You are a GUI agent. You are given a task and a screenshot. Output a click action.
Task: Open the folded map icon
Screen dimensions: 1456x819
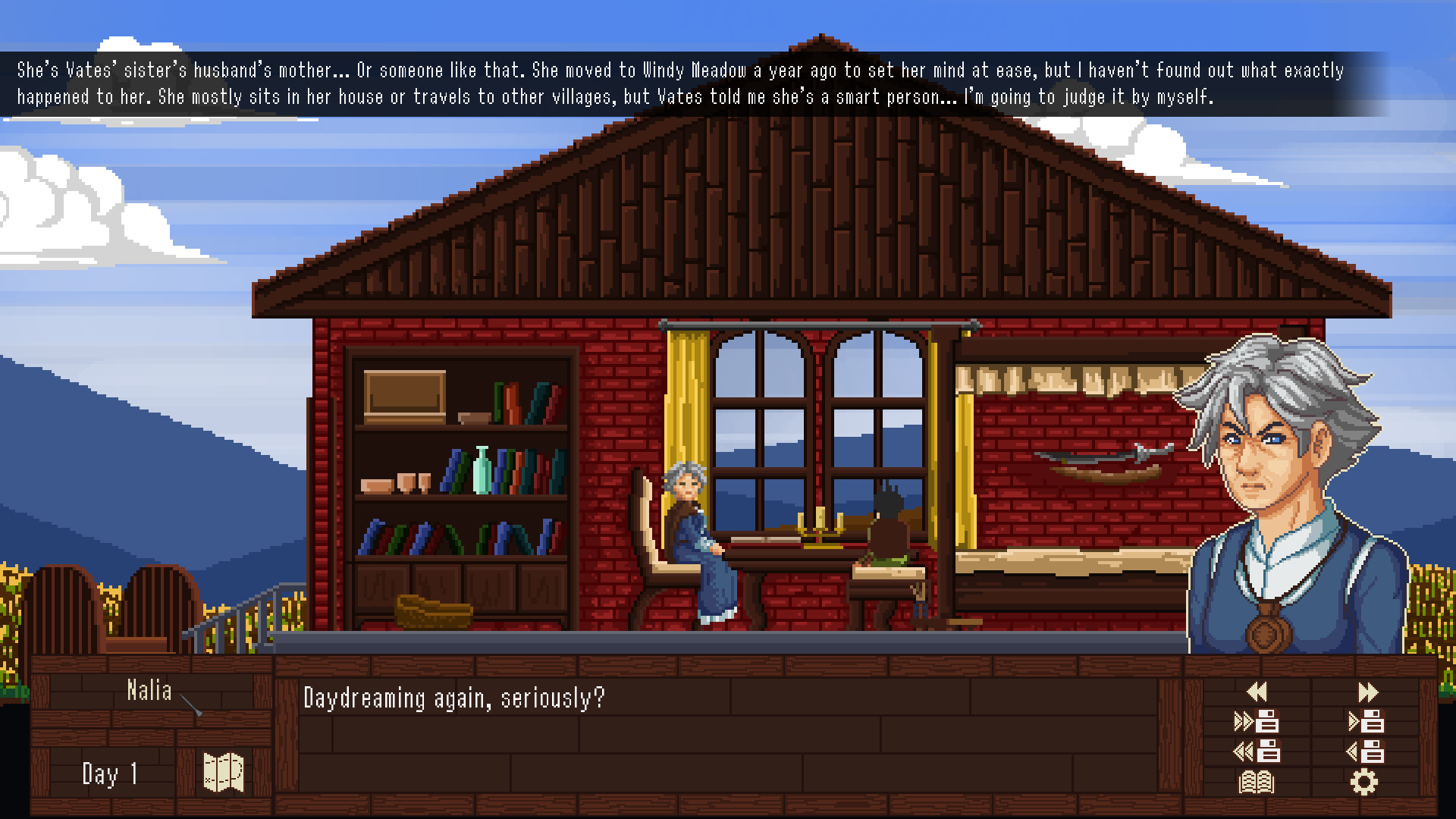tap(224, 773)
